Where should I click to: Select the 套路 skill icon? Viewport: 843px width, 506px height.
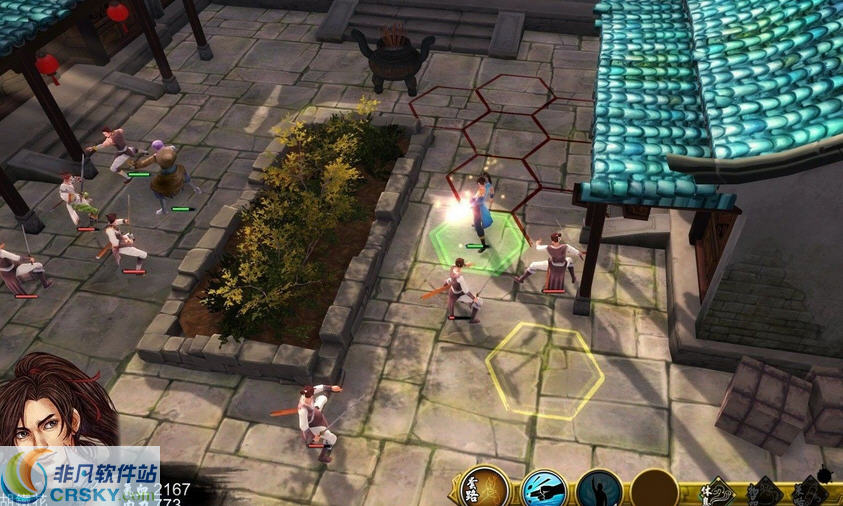click(485, 488)
